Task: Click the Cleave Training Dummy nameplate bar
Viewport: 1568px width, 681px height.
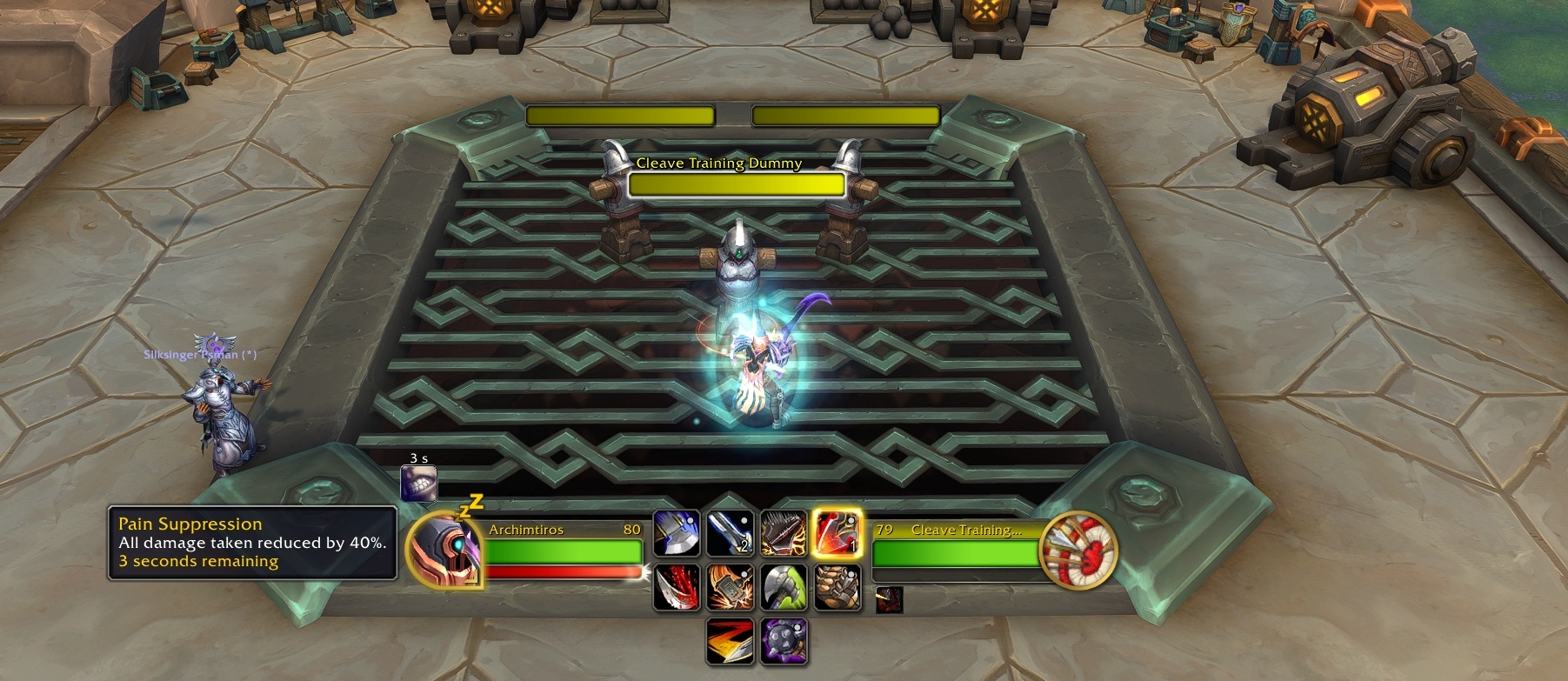Action: [x=736, y=184]
